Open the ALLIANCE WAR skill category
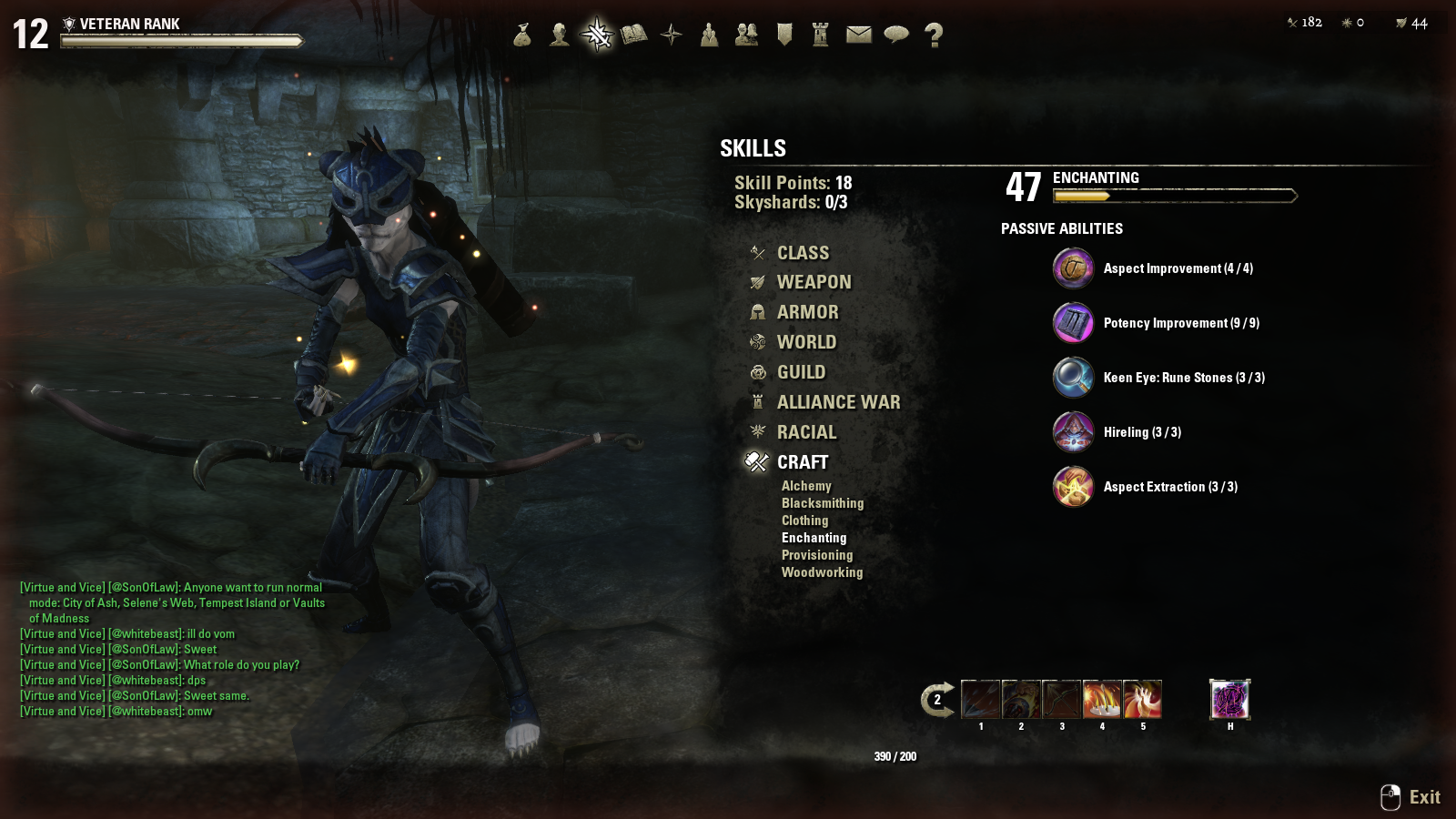This screenshot has width=1456, height=819. click(x=837, y=403)
